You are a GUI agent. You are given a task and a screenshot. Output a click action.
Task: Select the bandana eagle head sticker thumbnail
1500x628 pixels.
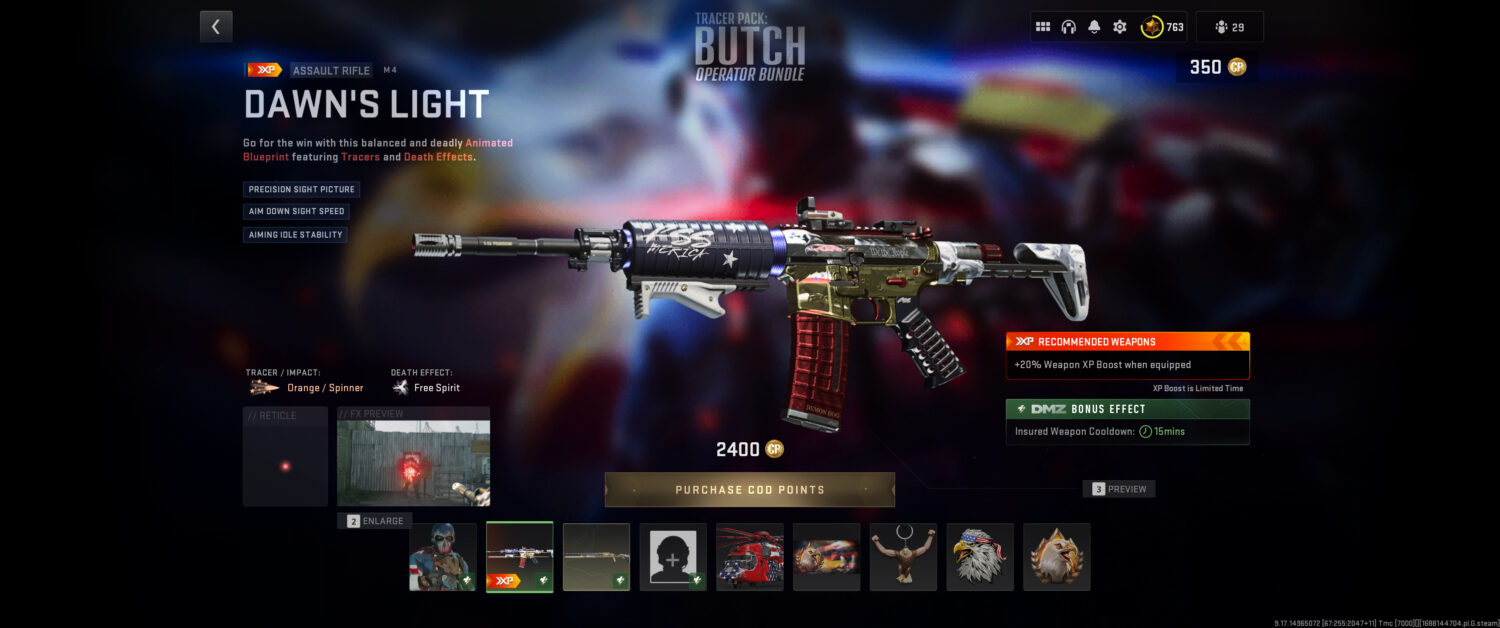tap(980, 557)
